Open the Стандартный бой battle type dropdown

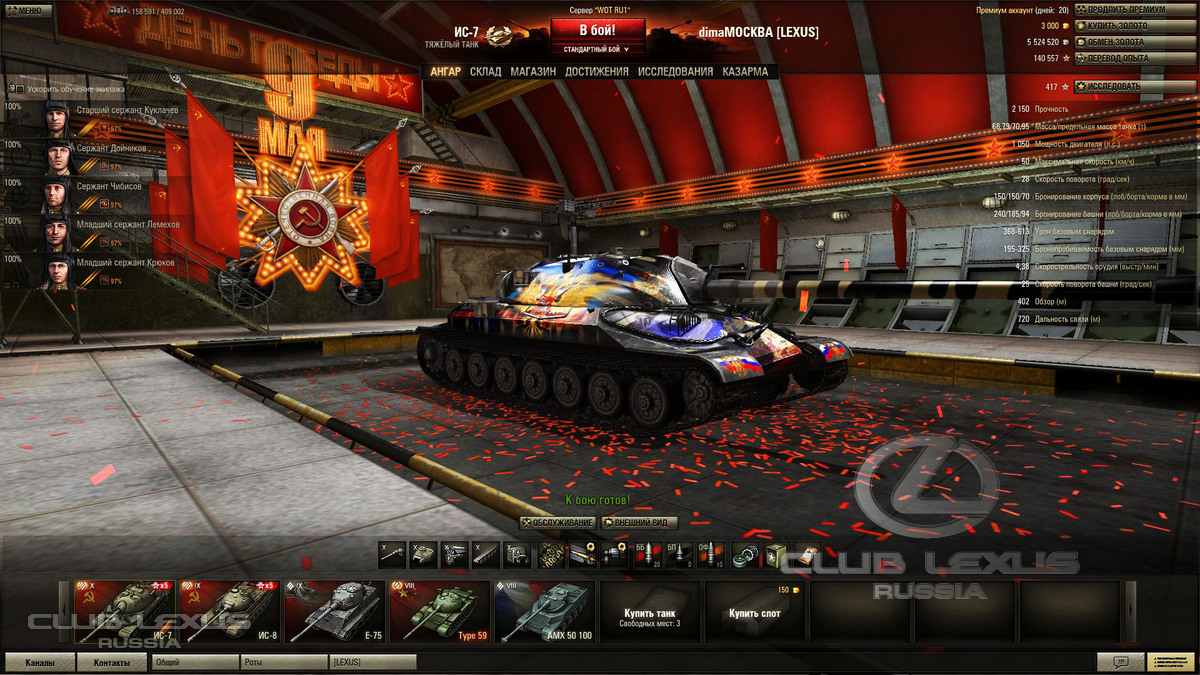pyautogui.click(x=597, y=48)
